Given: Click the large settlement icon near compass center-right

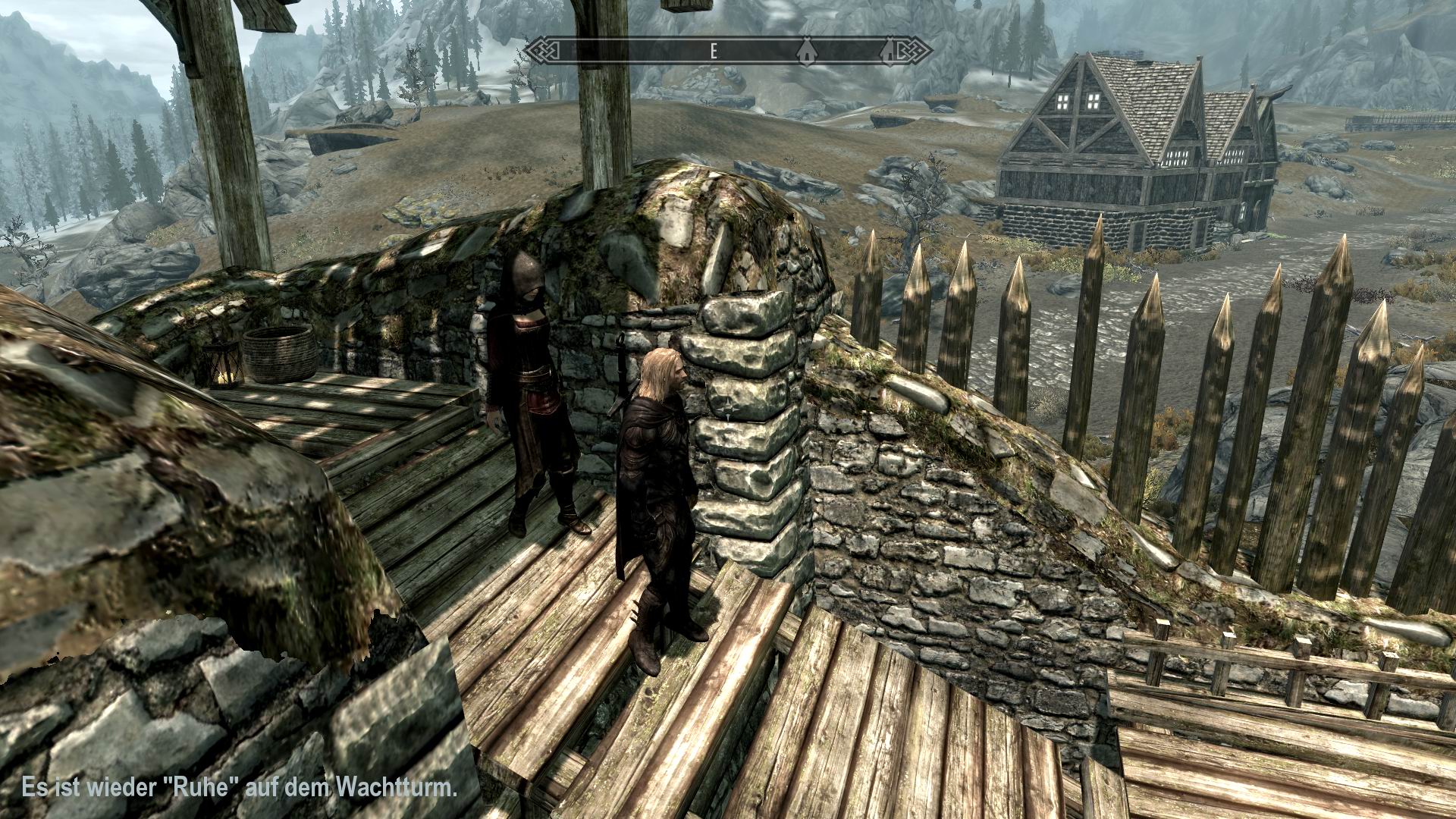Looking at the screenshot, I should [807, 52].
